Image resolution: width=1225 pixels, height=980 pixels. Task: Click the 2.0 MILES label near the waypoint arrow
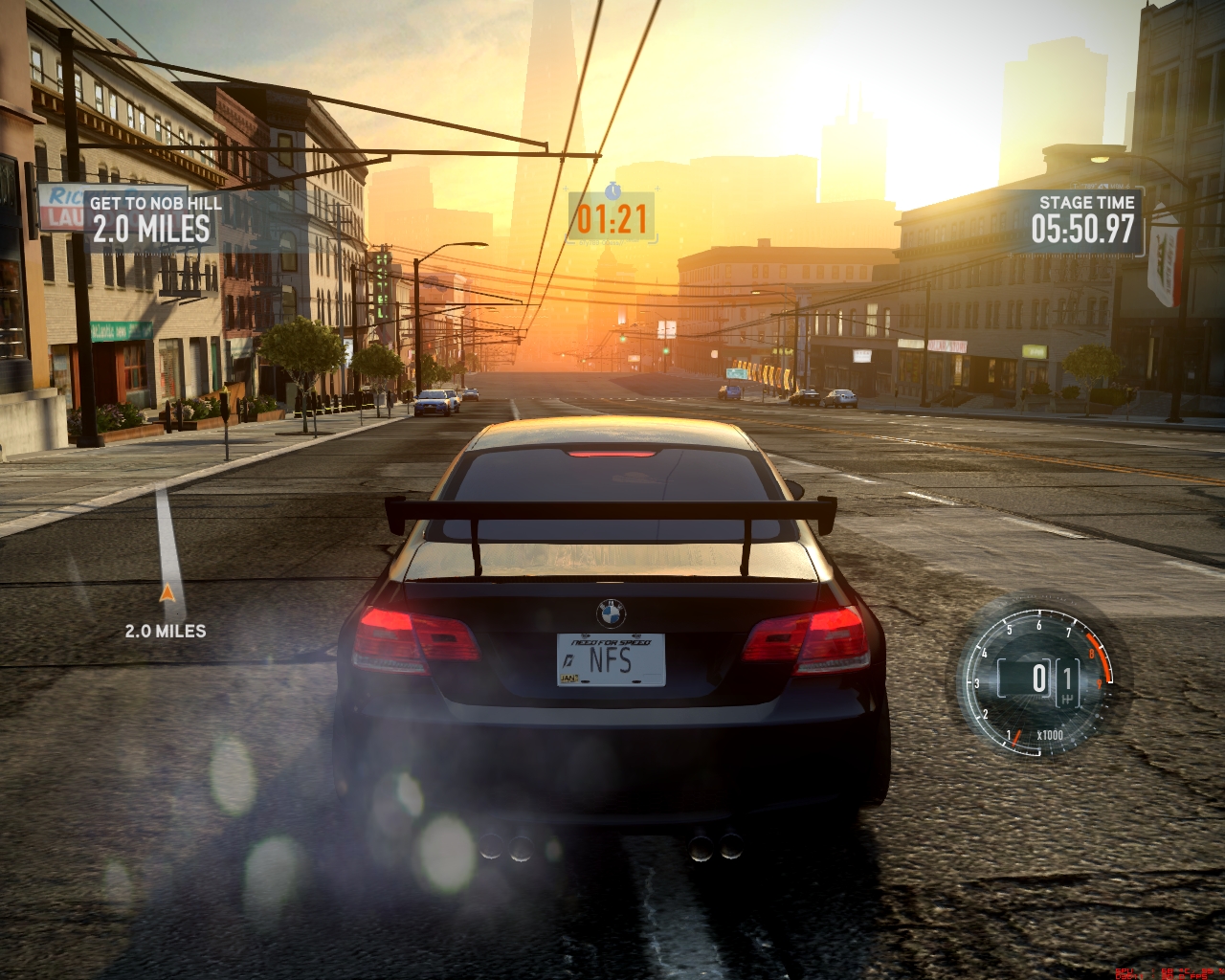167,631
